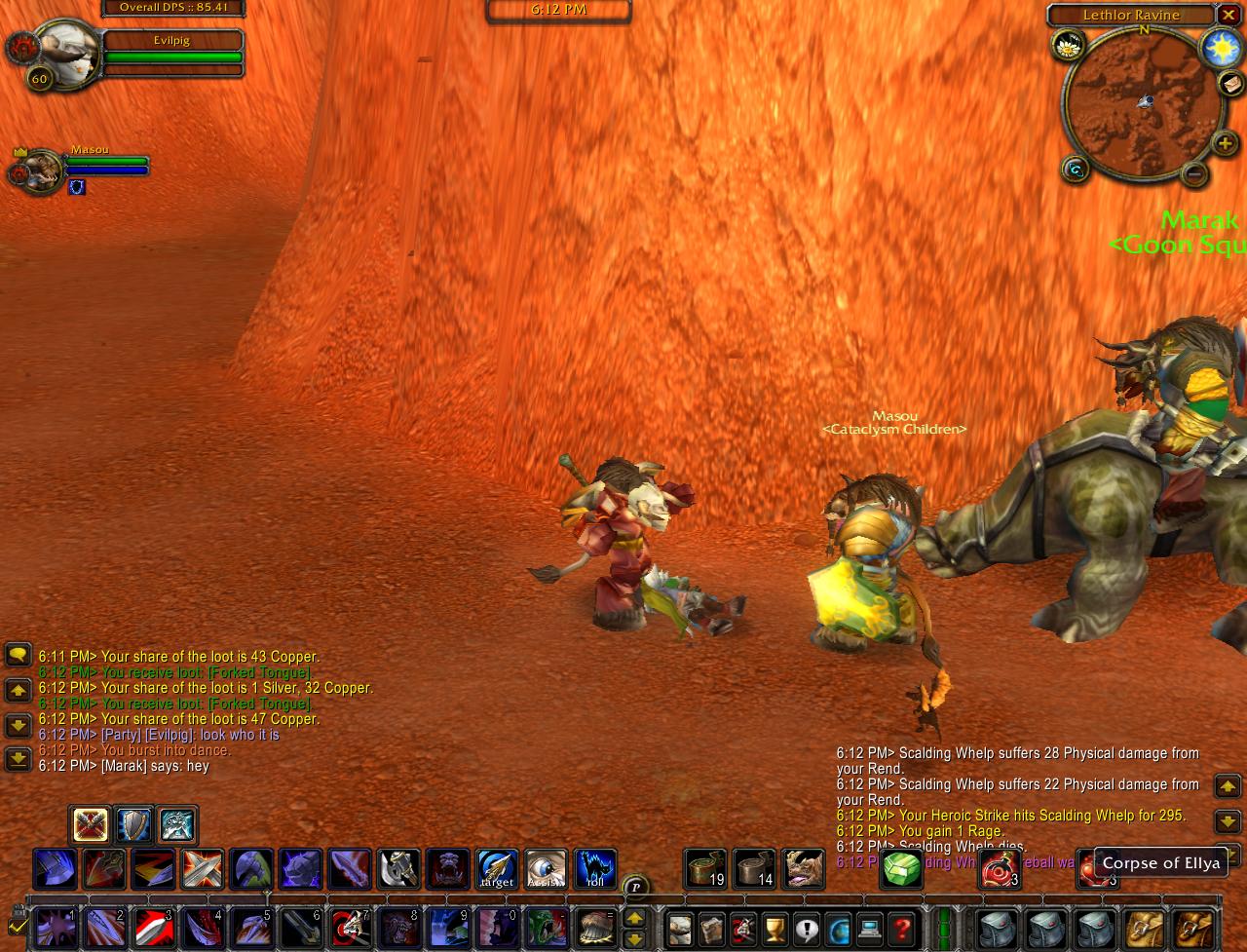
Task: Open the mail envelope icon by the minimap
Action: (x=1231, y=83)
